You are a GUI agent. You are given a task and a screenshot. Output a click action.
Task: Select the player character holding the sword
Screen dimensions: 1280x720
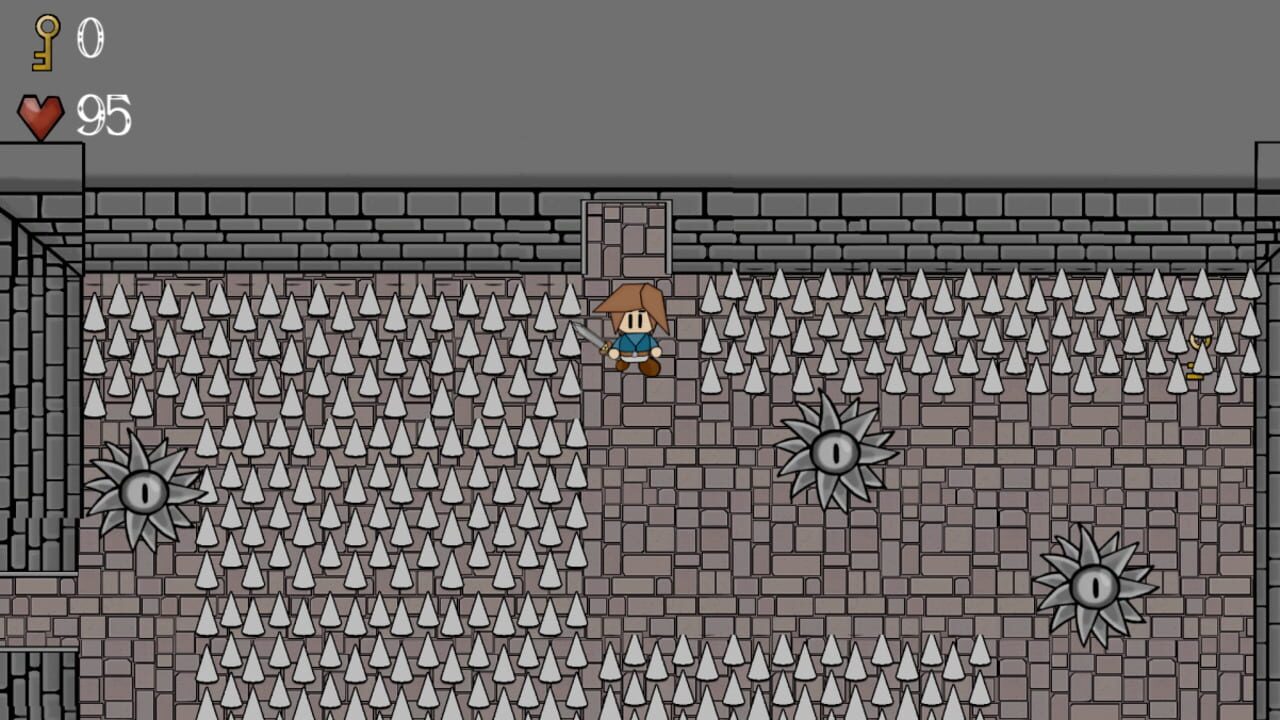638,340
